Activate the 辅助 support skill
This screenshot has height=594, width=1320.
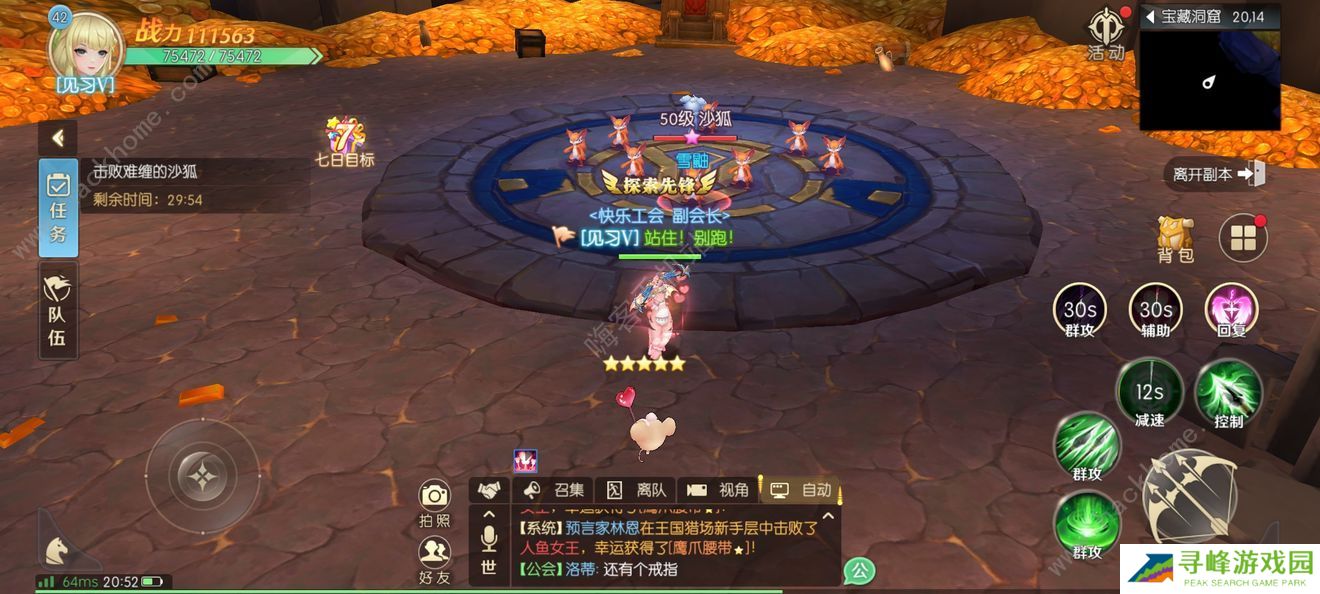(x=1155, y=311)
